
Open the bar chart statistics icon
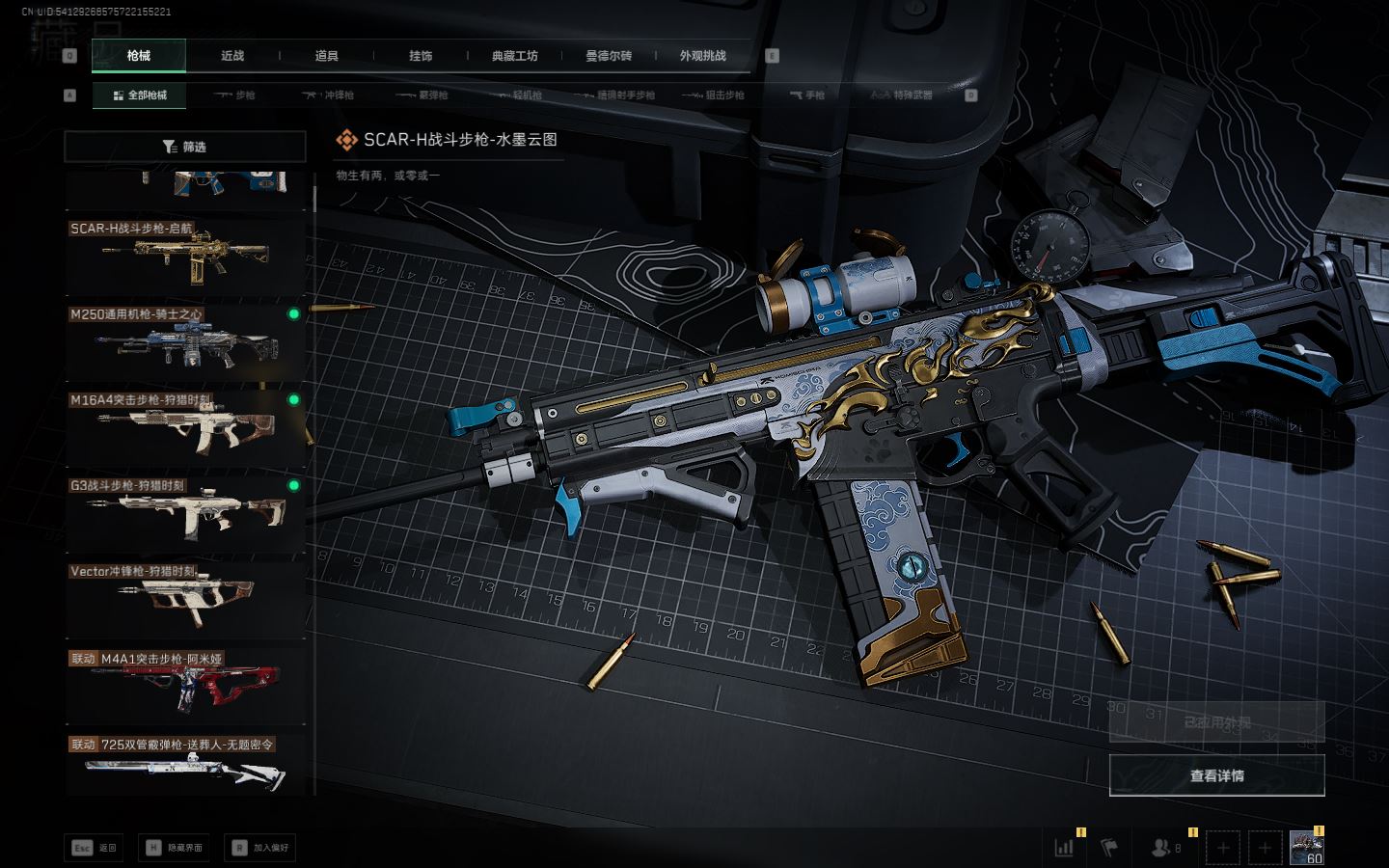(1065, 848)
